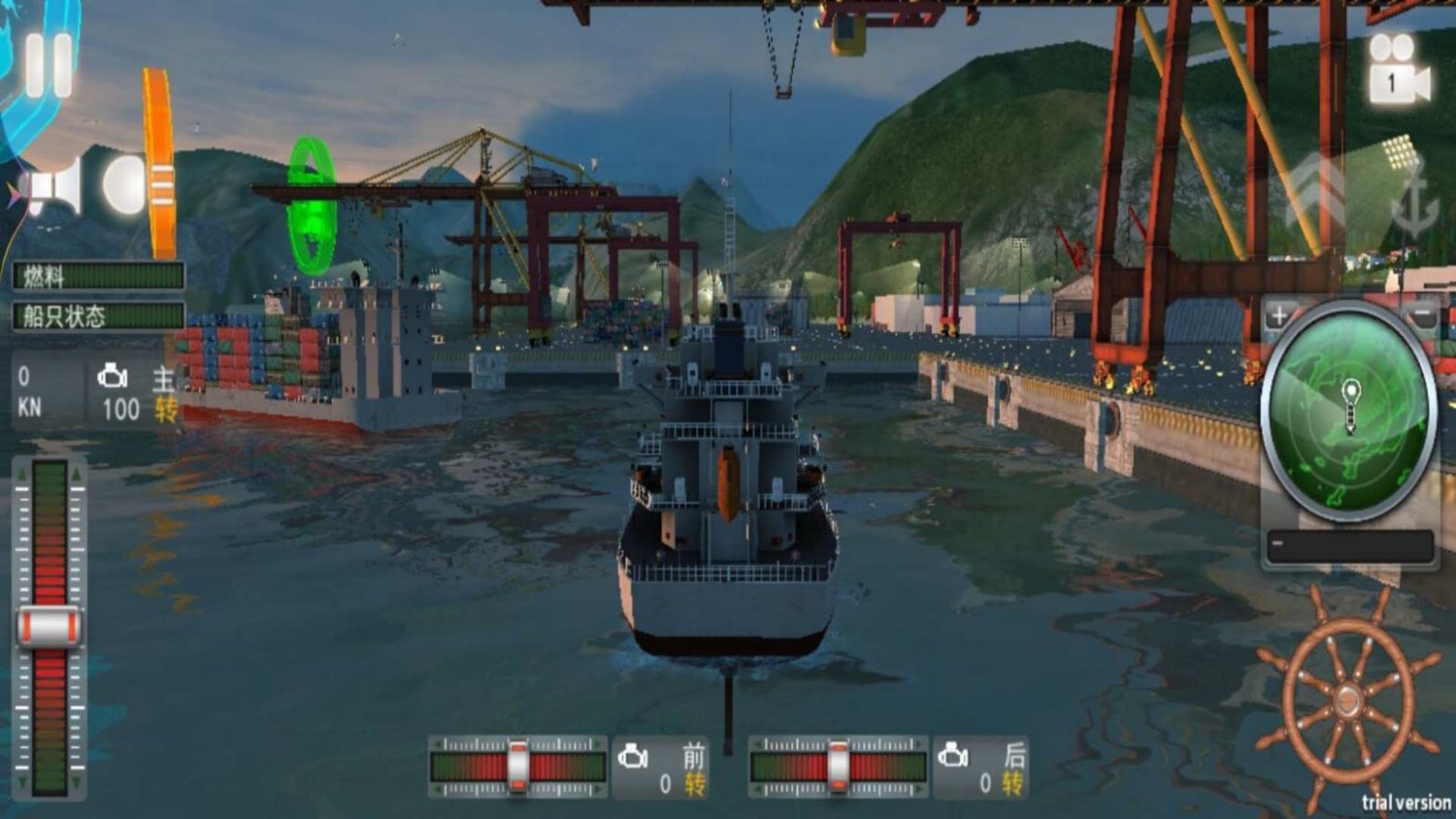Set the bow thruster slider

tap(518, 766)
